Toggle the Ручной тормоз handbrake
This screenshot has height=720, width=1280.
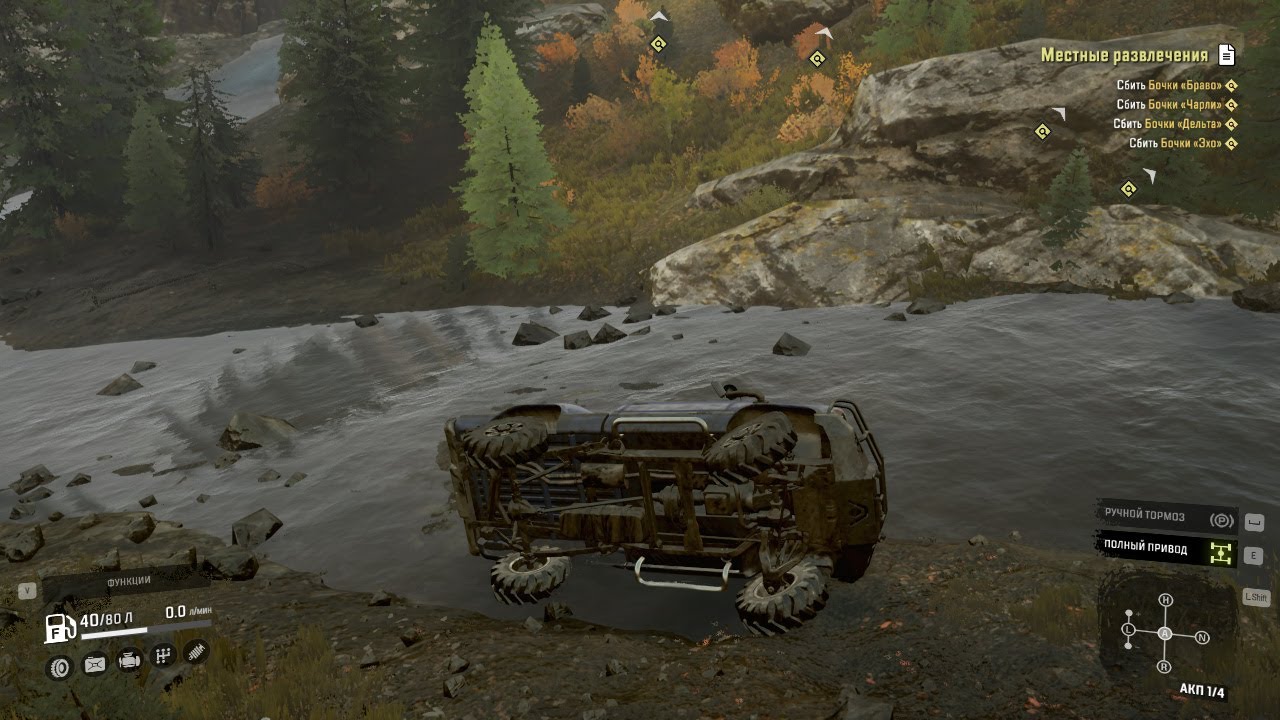(x=1166, y=517)
